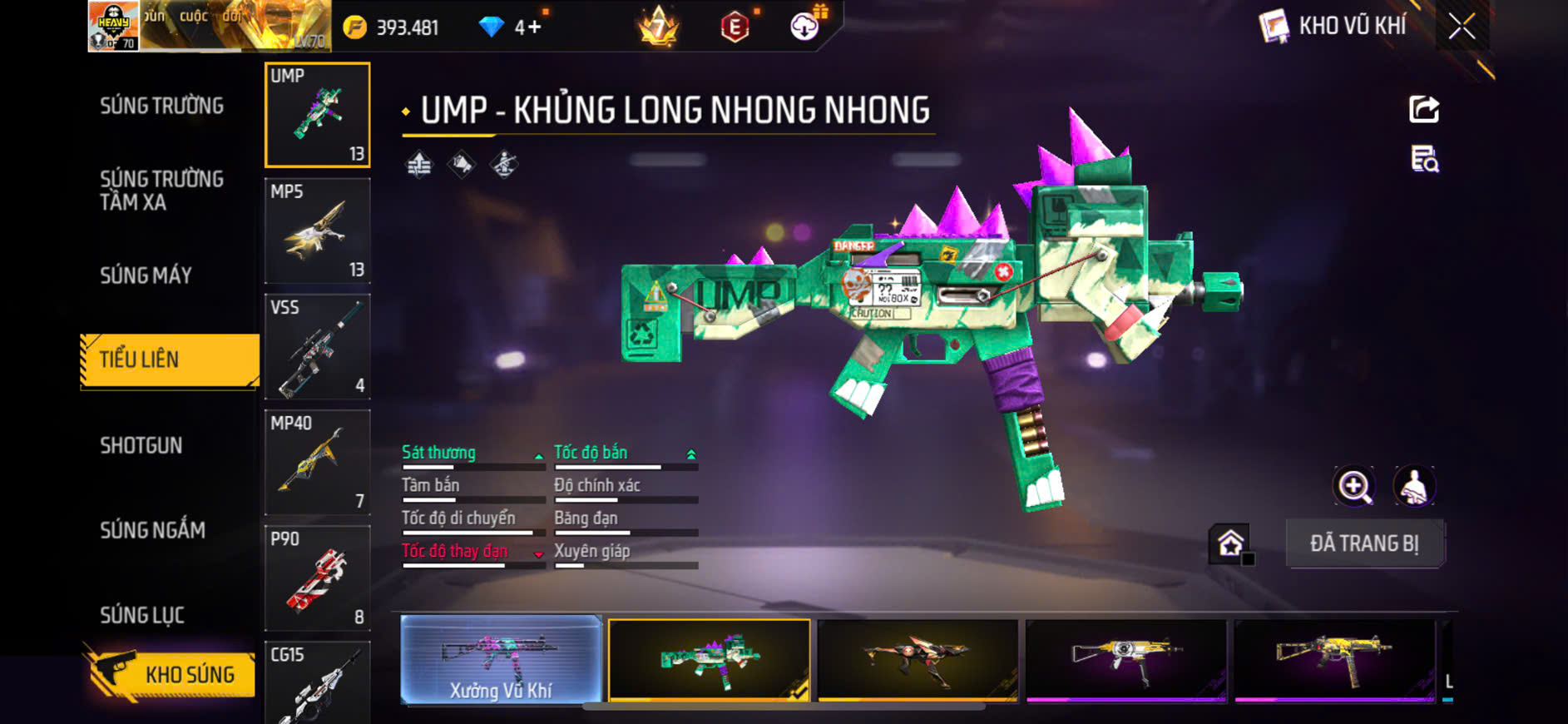
Task: Select the UMP weapon tile
Action: click(317, 115)
